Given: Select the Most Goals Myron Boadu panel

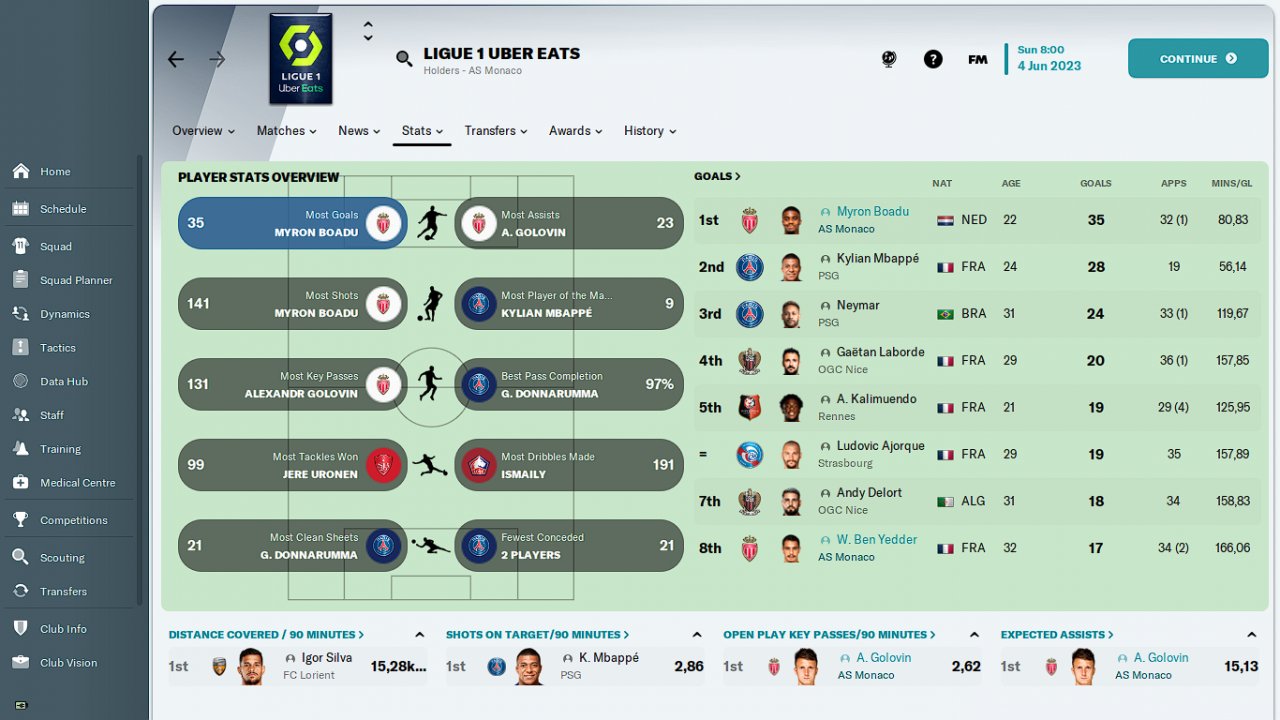Looking at the screenshot, I should click(292, 223).
